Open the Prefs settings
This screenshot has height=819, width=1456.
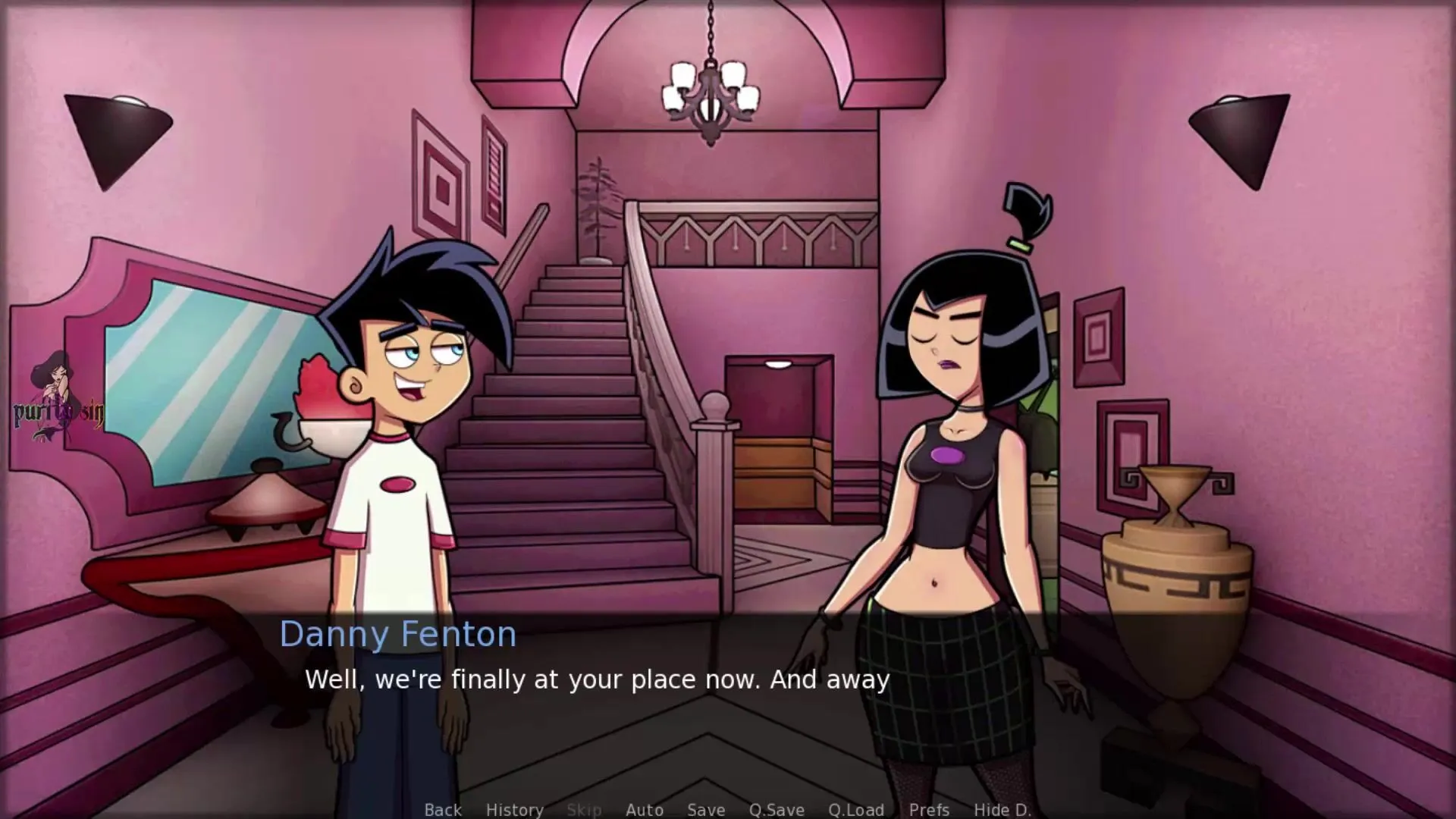(929, 809)
